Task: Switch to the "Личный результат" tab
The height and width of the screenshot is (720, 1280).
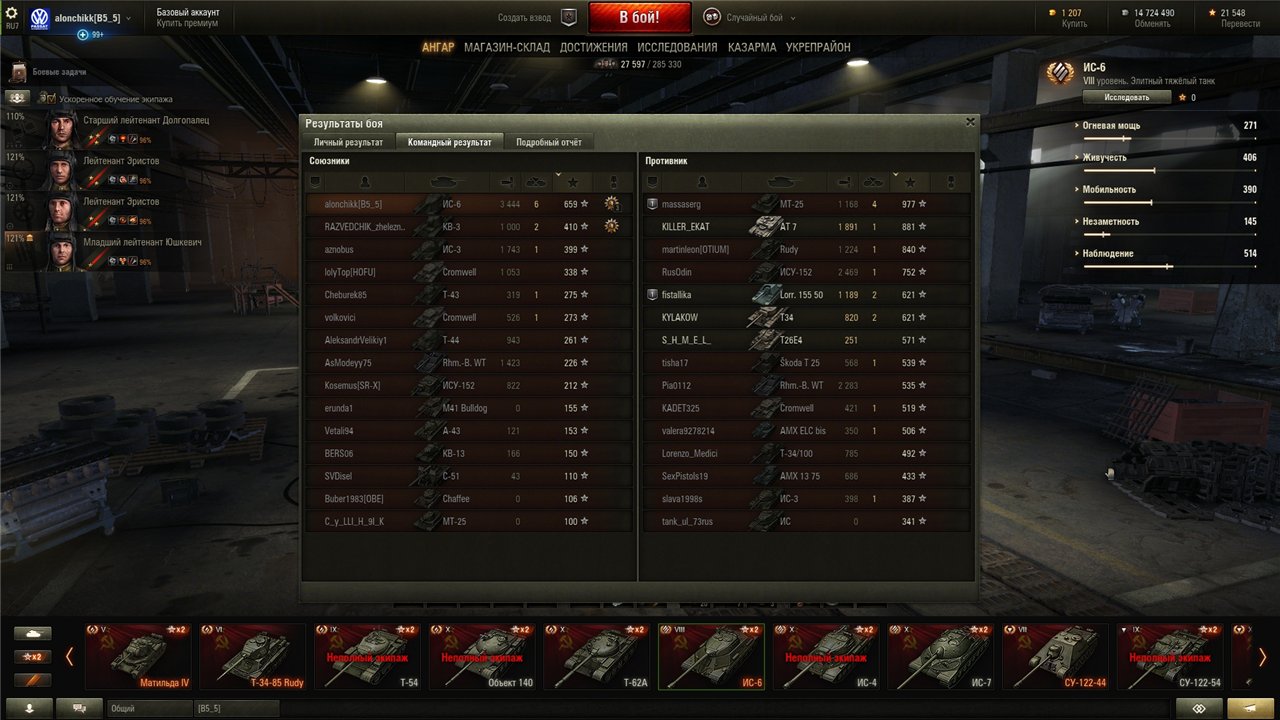Action: click(348, 142)
